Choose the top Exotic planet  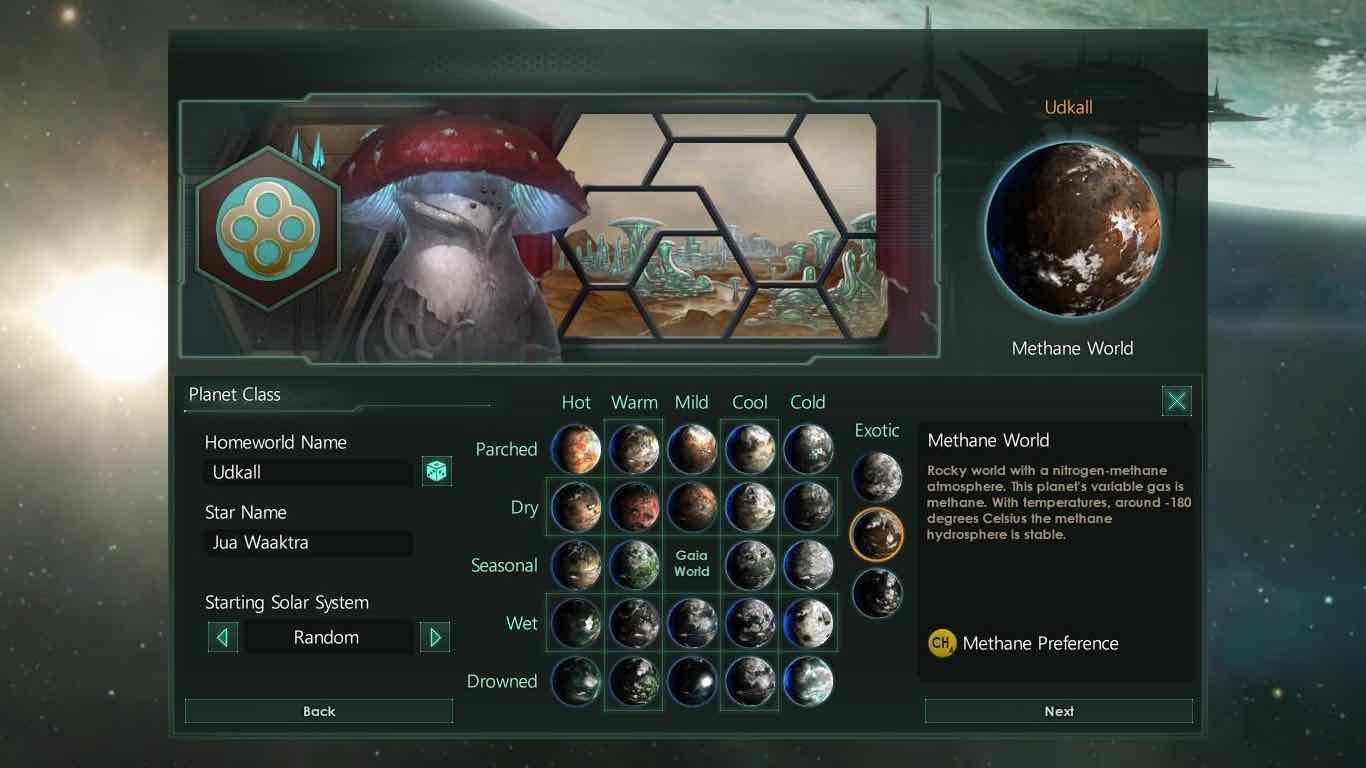[x=877, y=476]
